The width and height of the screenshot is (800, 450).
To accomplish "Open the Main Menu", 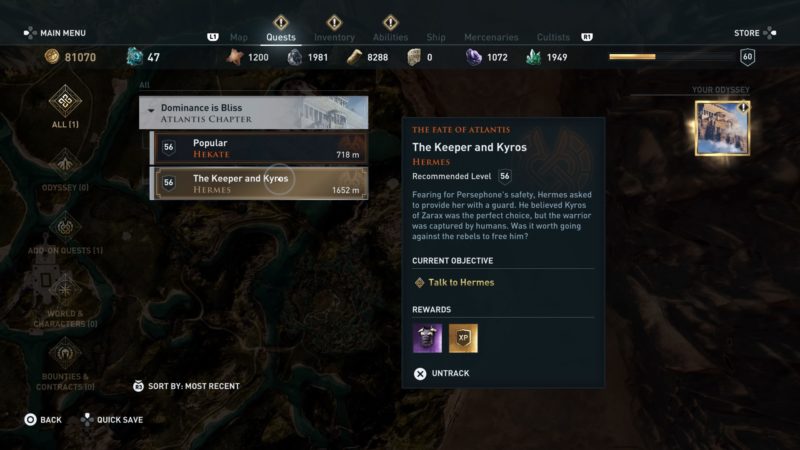I will click(x=55, y=33).
